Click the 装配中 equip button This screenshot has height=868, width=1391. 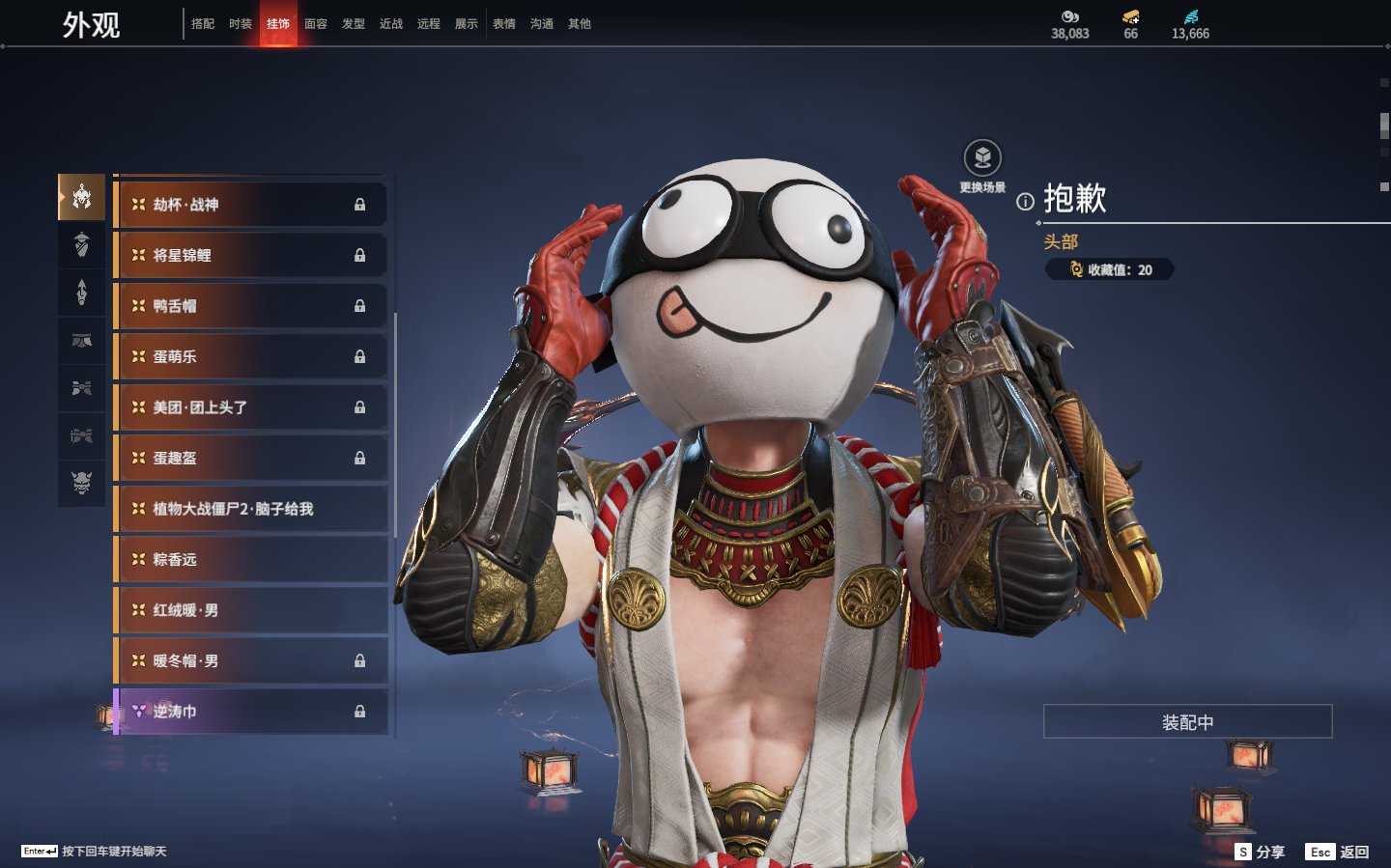point(1187,722)
